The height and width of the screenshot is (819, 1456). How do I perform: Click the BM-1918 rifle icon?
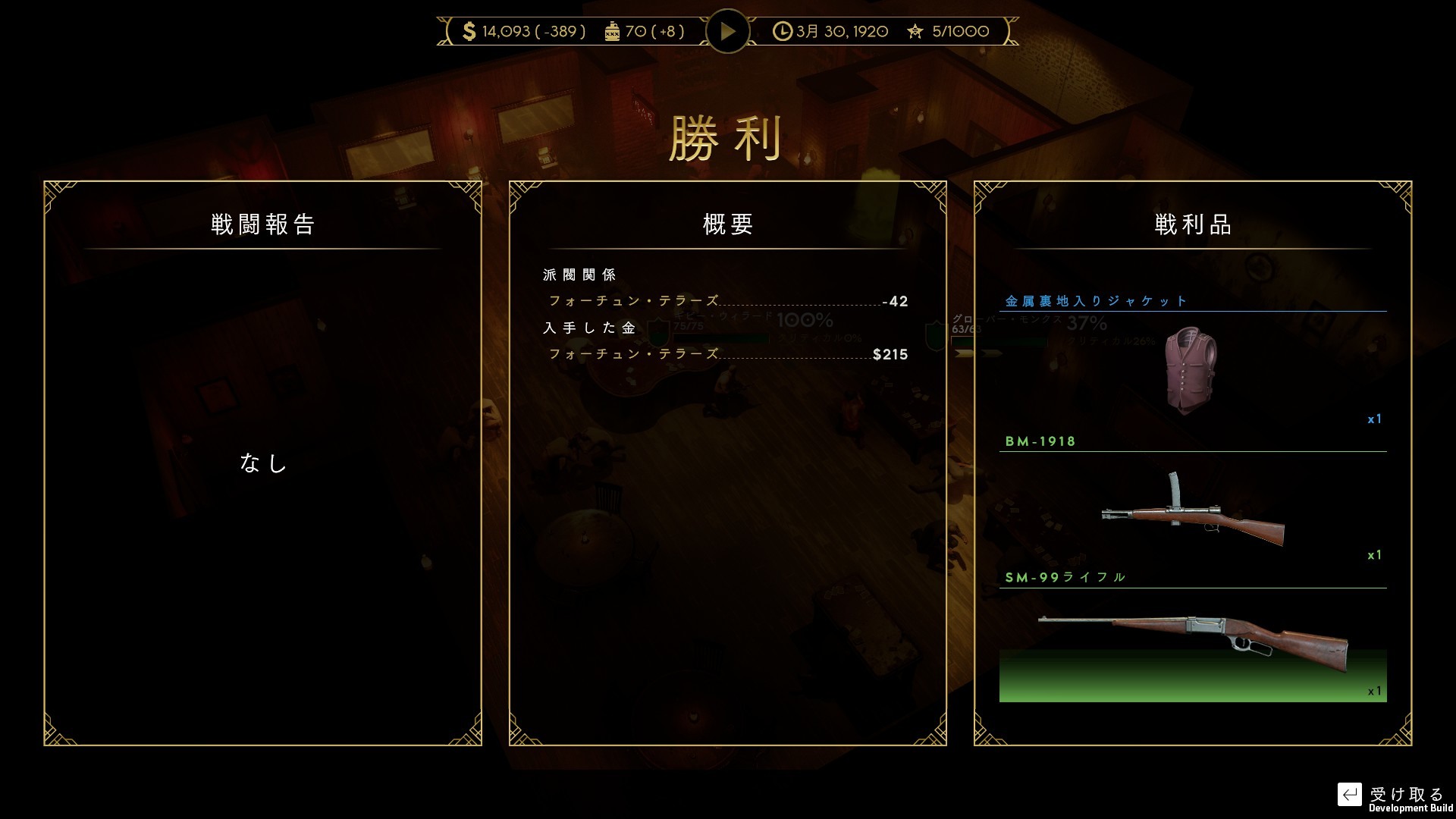[x=1192, y=516]
